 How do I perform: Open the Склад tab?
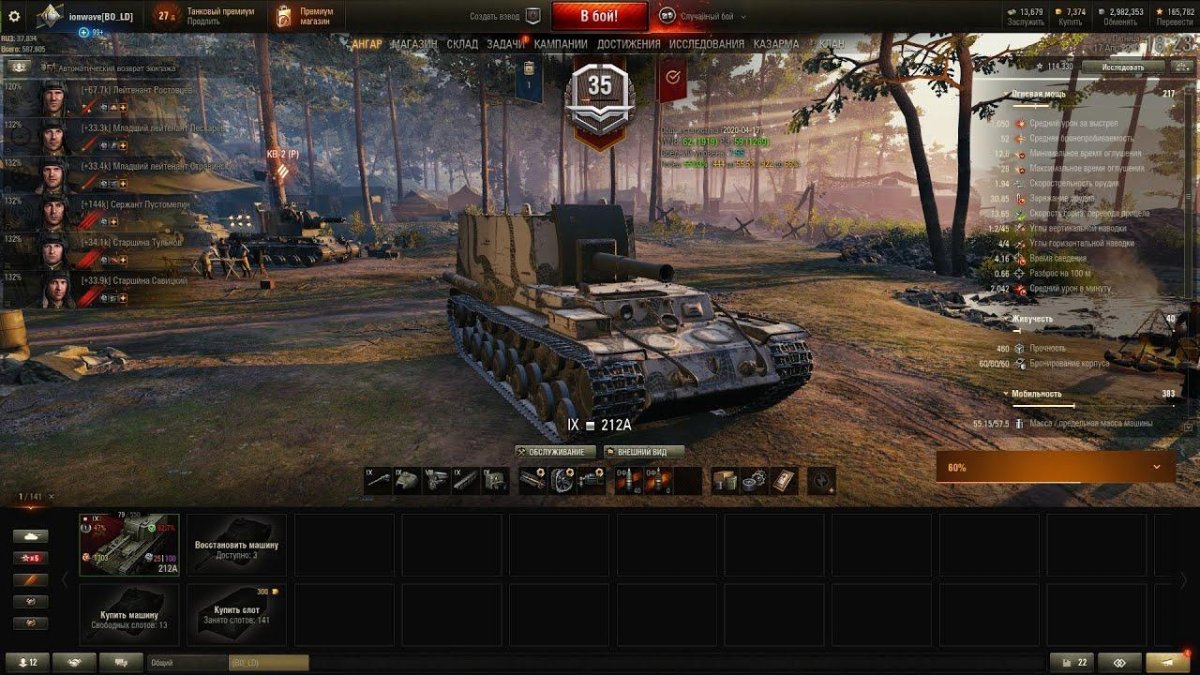(x=462, y=44)
